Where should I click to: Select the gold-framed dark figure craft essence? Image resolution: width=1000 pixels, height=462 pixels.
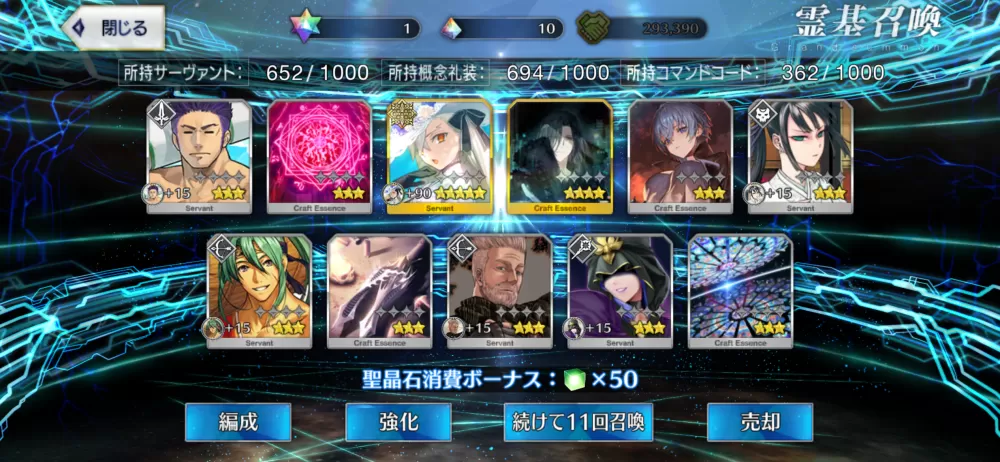(559, 156)
